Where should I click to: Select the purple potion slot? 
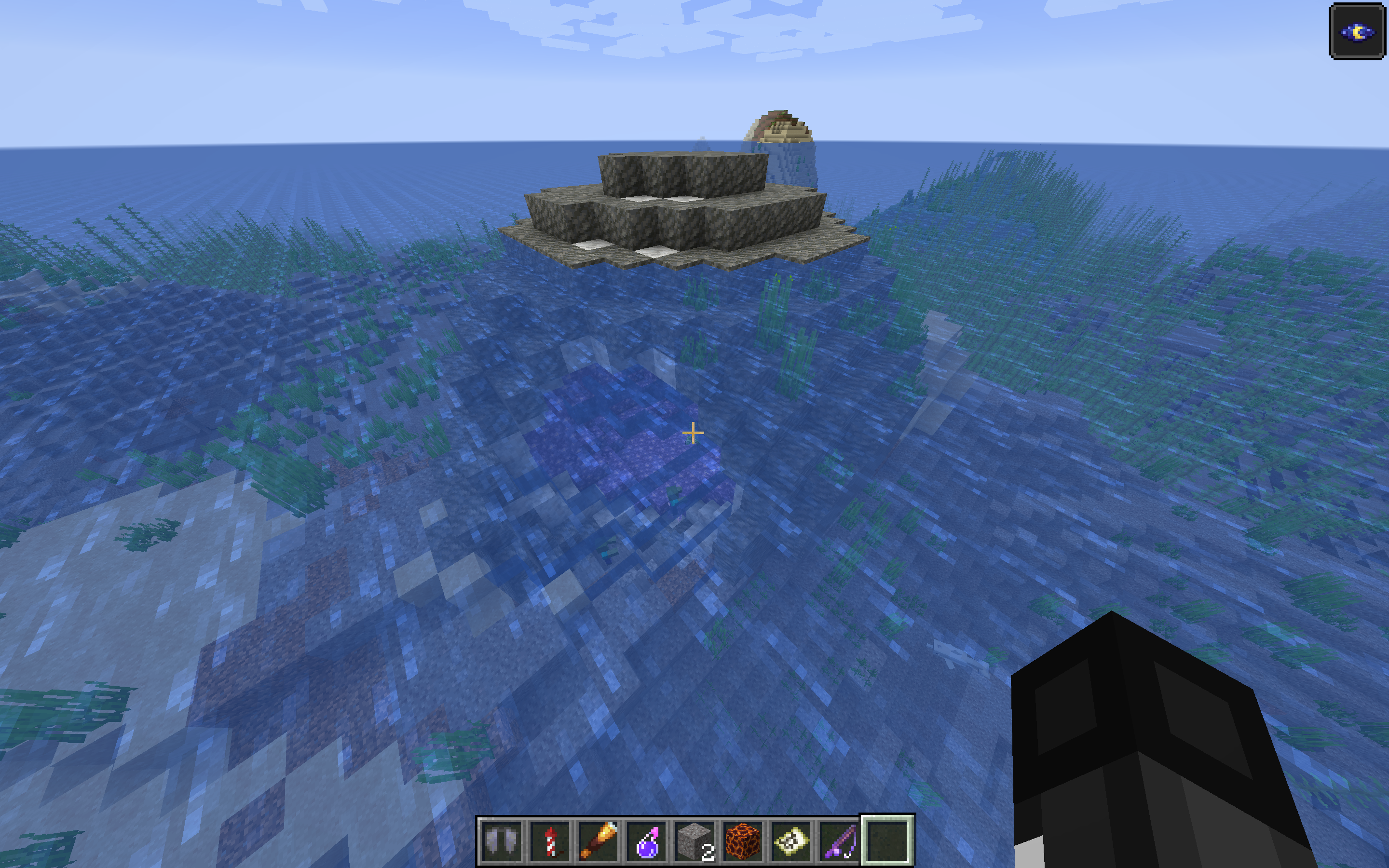coord(647,841)
